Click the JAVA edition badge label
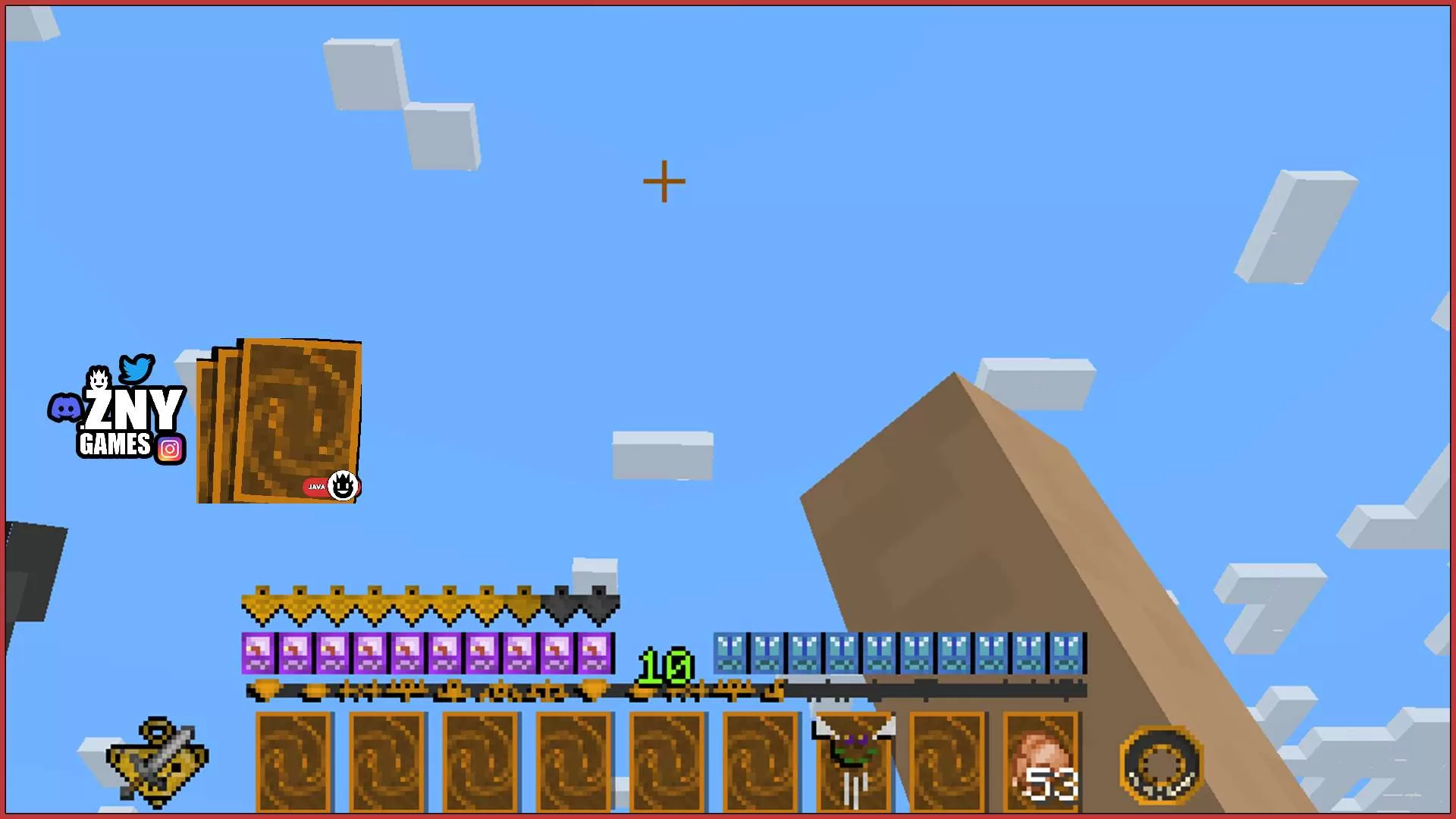Viewport: 1456px width, 819px height. (317, 486)
